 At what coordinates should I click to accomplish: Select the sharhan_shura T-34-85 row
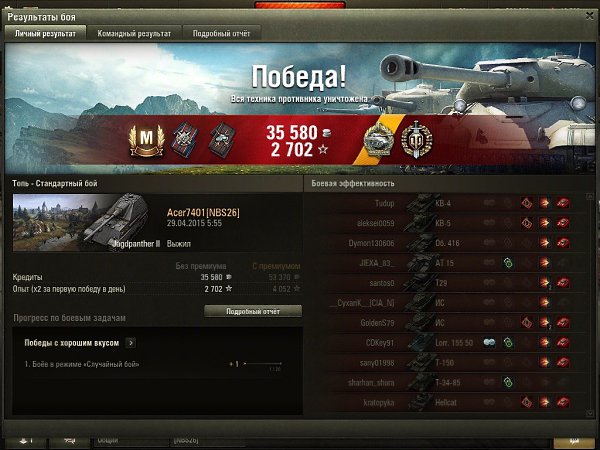(x=448, y=382)
